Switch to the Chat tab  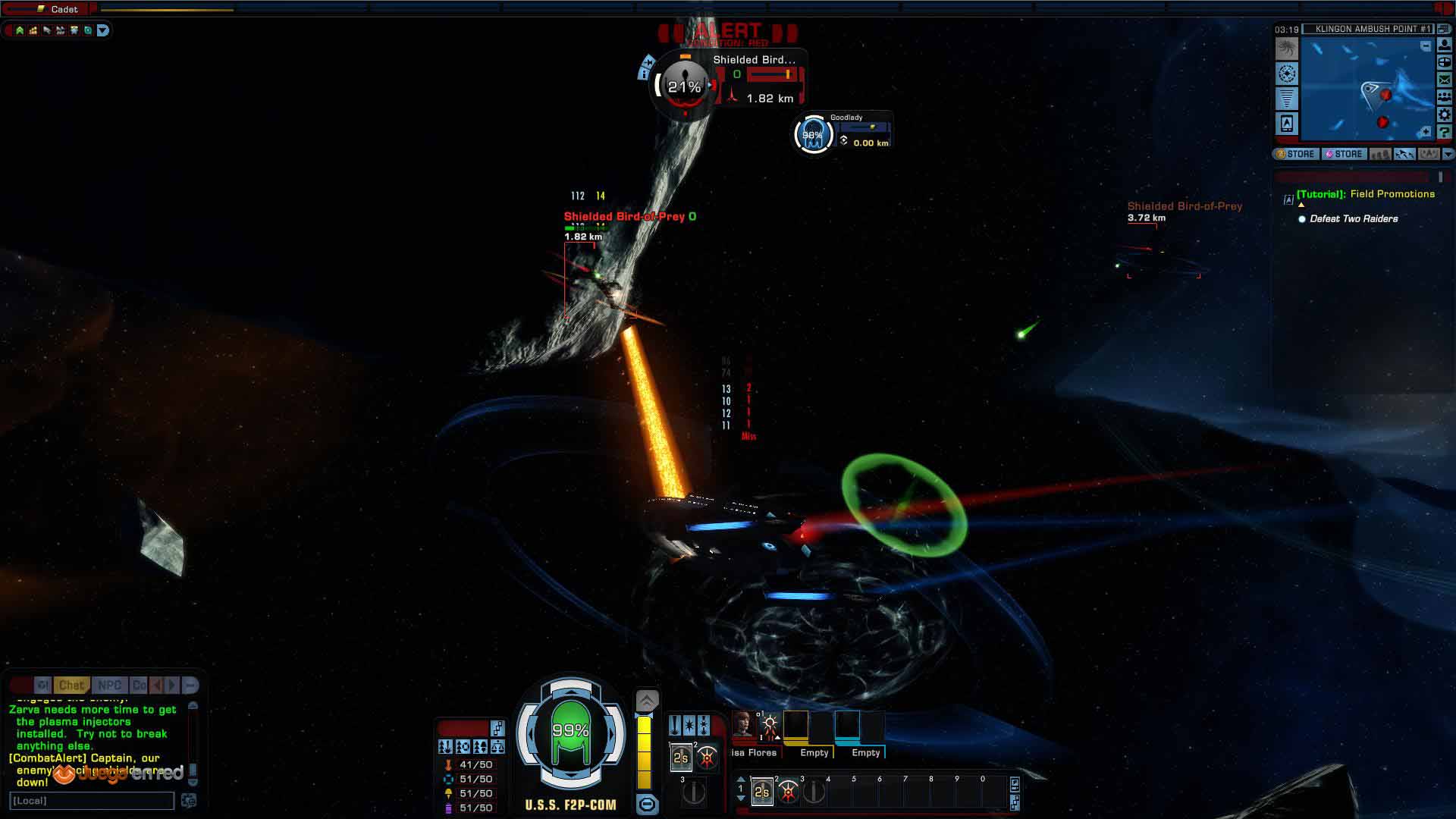(x=71, y=685)
